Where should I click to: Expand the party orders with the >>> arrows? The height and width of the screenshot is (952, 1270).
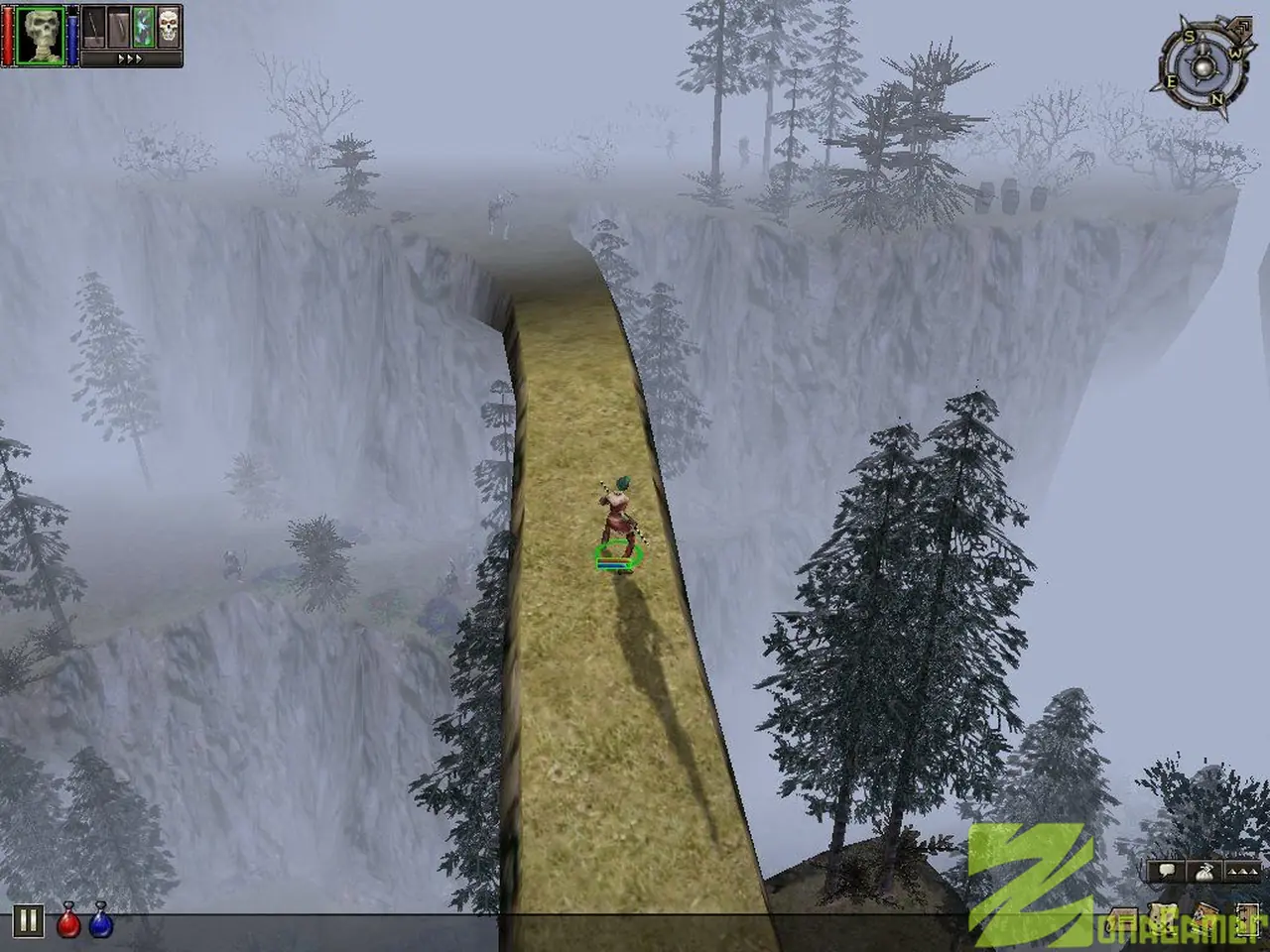coord(130,59)
